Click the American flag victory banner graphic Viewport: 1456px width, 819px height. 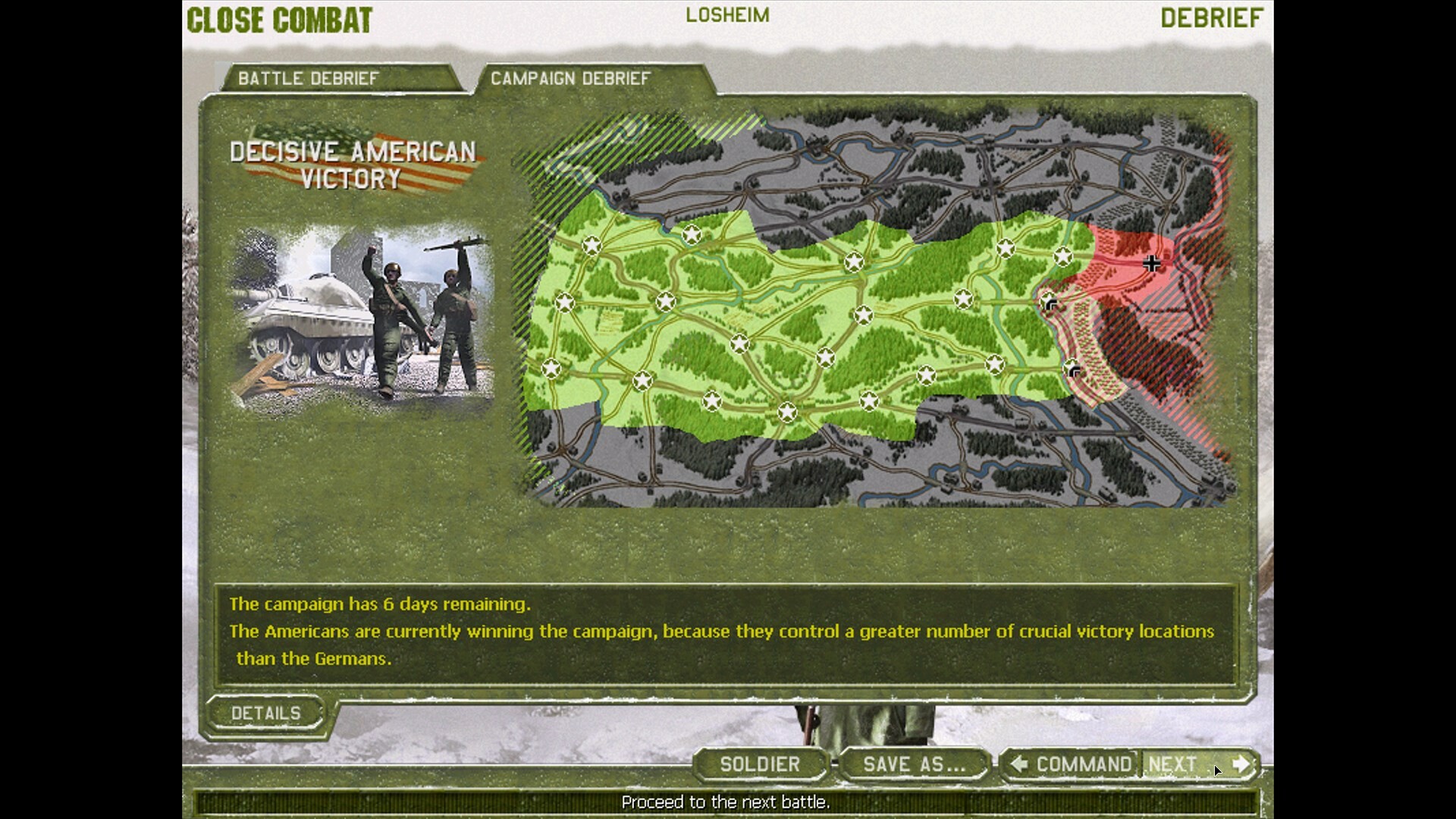[x=353, y=162]
